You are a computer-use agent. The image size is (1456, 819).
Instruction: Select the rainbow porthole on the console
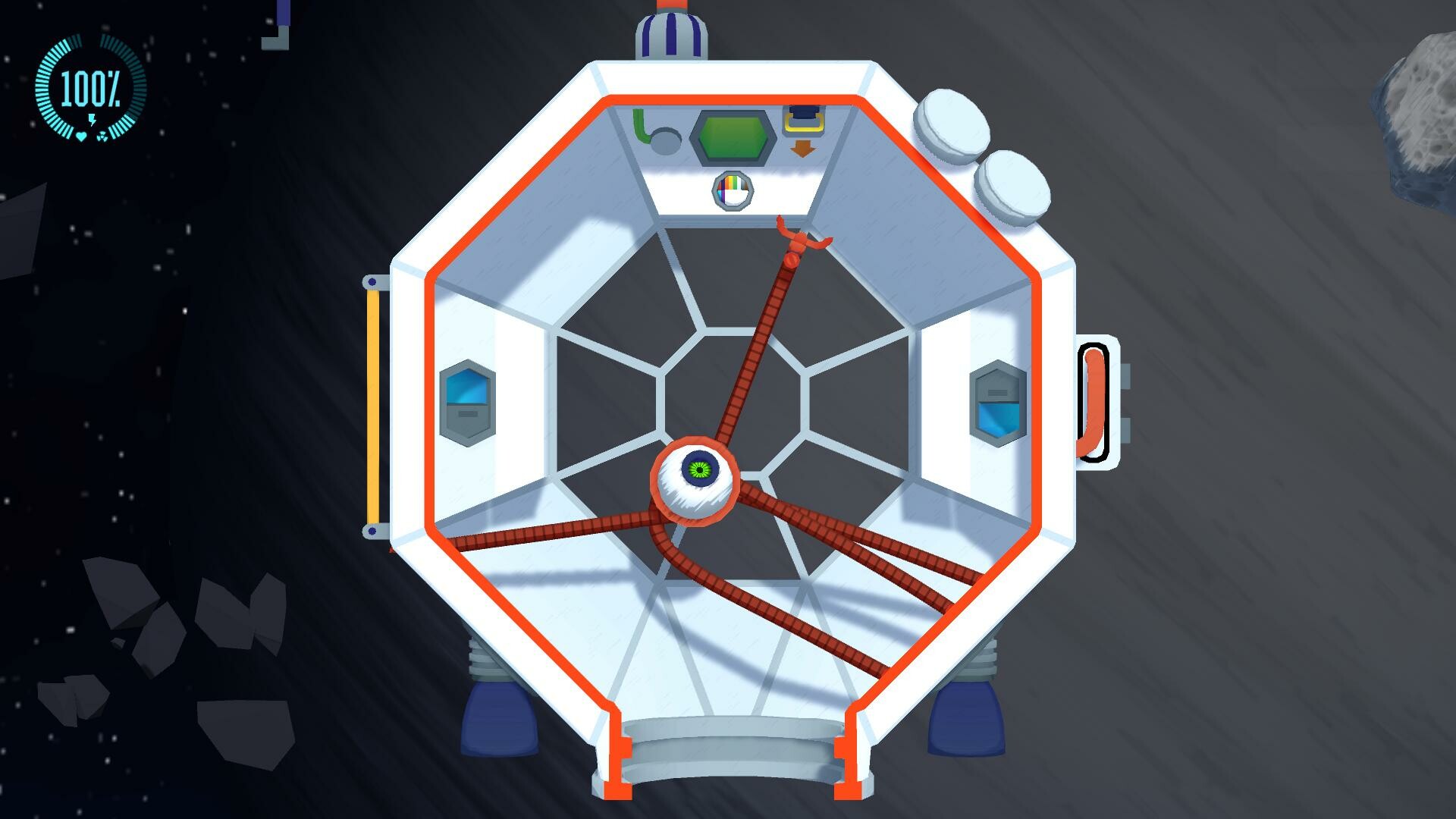[733, 190]
